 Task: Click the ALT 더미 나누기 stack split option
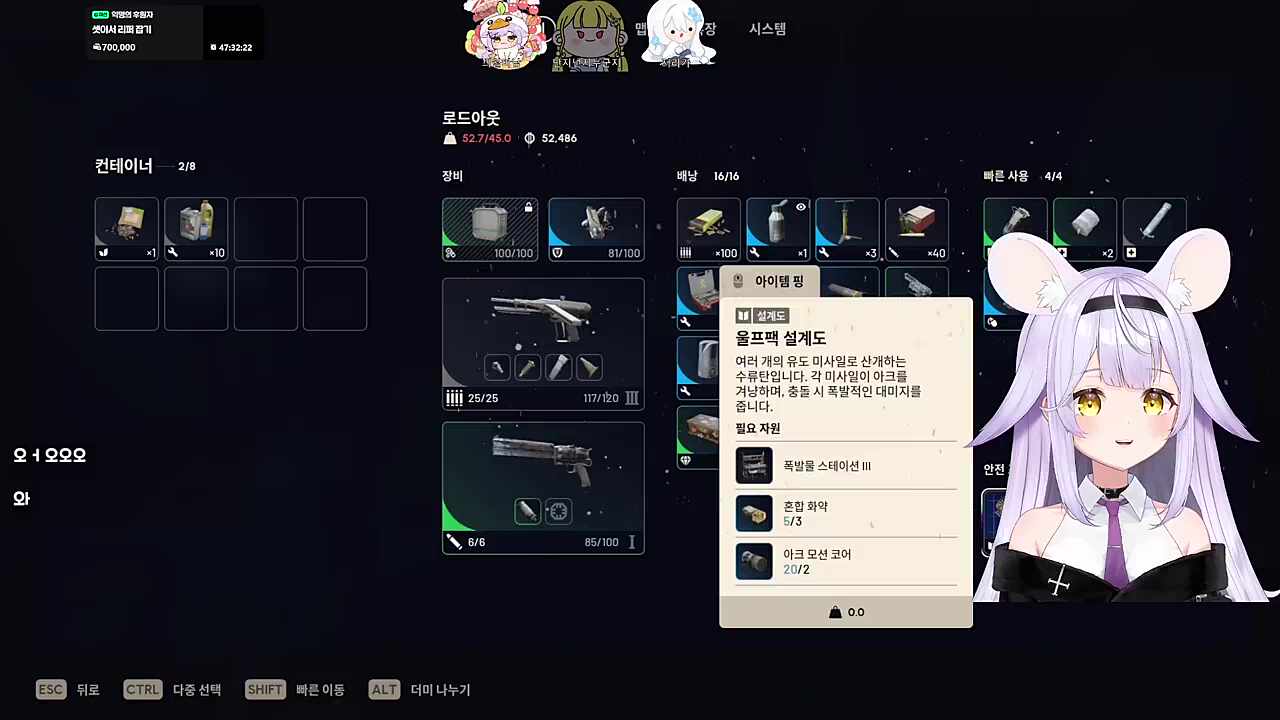click(x=420, y=689)
